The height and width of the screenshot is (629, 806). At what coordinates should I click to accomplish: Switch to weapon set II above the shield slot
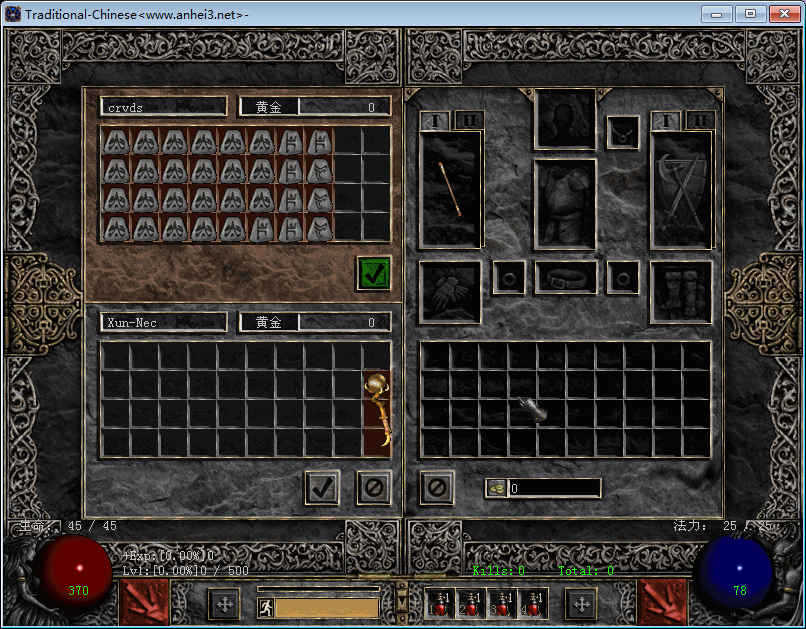pyautogui.click(x=700, y=120)
